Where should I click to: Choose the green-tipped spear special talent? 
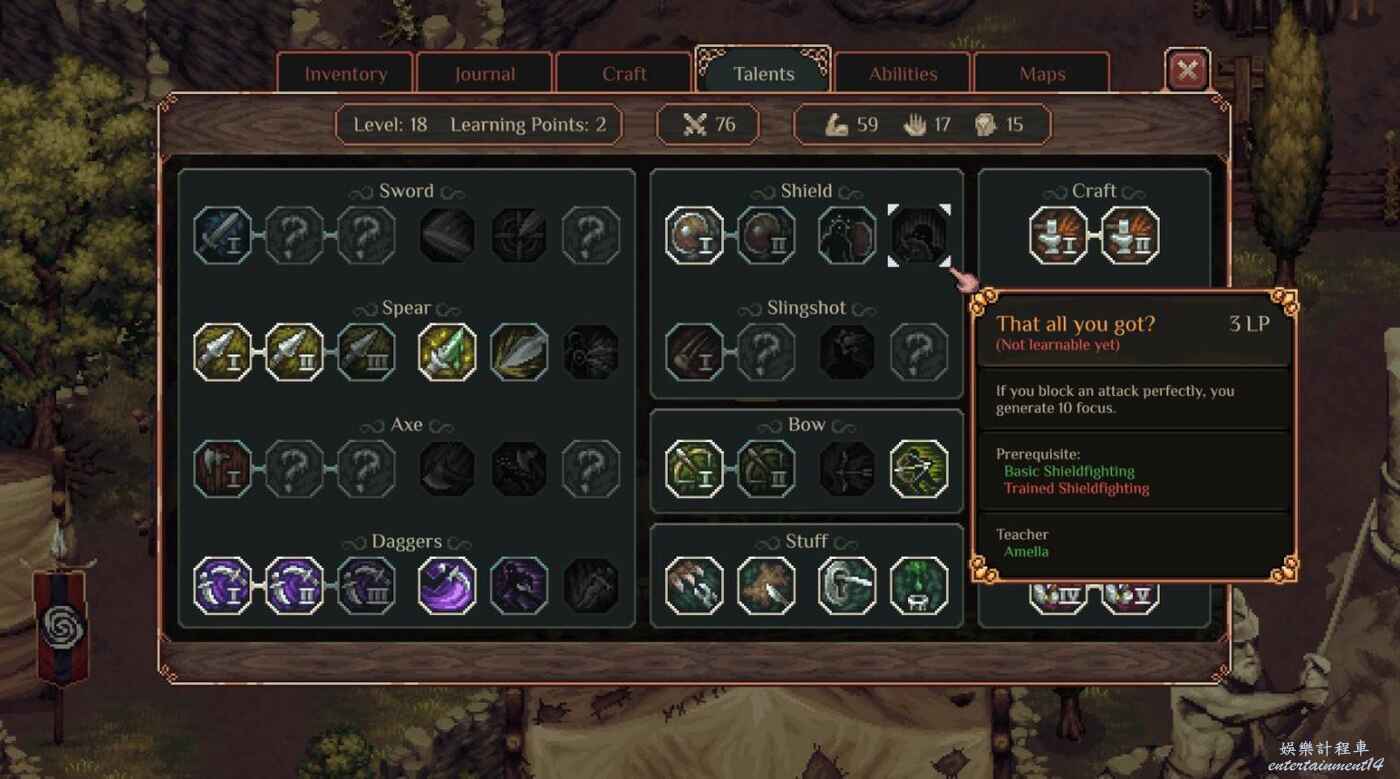pyautogui.click(x=447, y=352)
